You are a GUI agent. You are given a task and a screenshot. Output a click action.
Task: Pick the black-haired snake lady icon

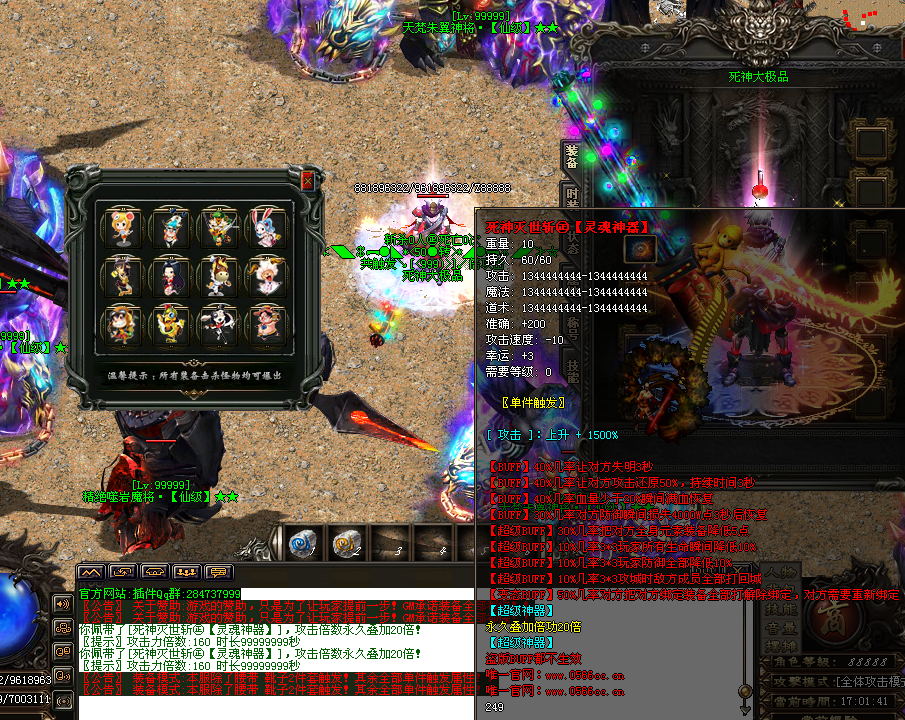[x=174, y=274]
